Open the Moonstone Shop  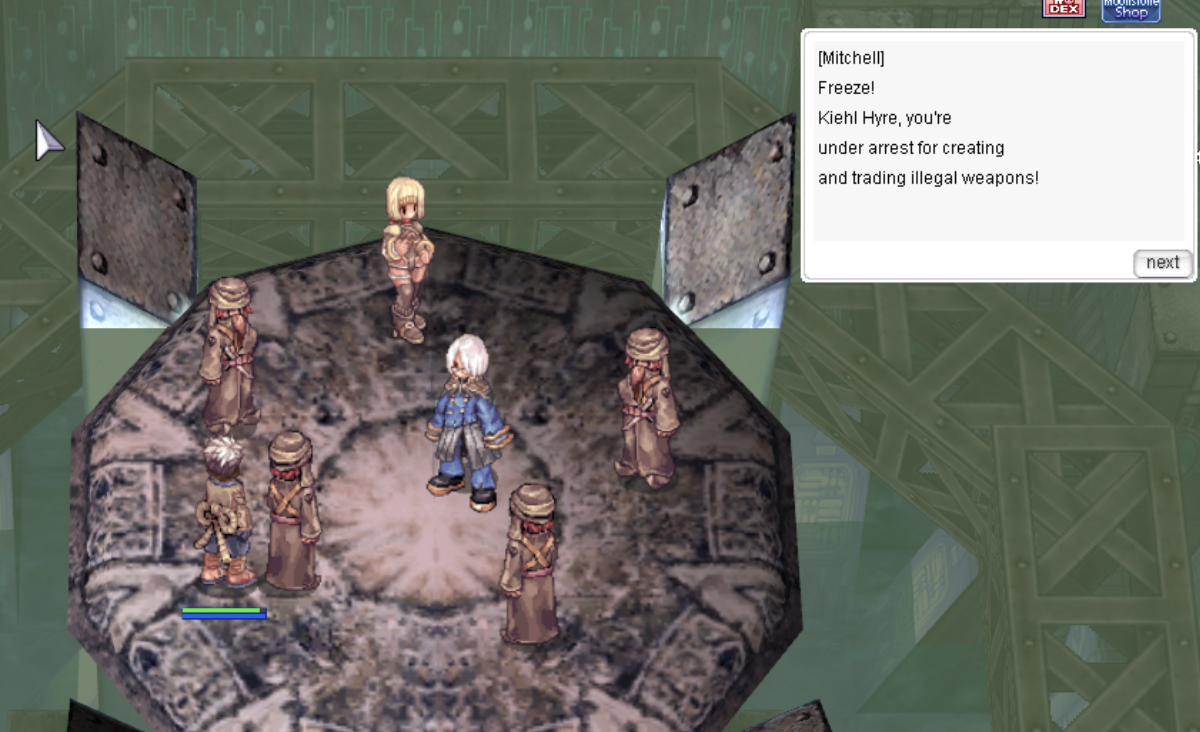point(1131,9)
